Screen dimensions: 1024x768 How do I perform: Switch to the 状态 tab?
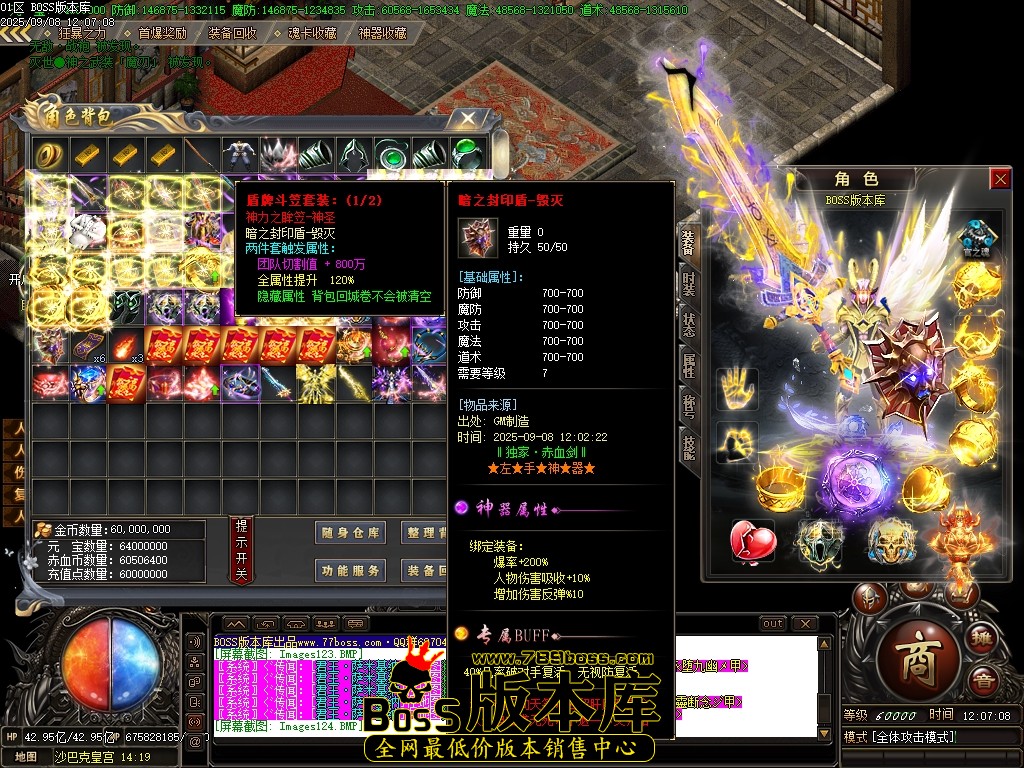689,323
